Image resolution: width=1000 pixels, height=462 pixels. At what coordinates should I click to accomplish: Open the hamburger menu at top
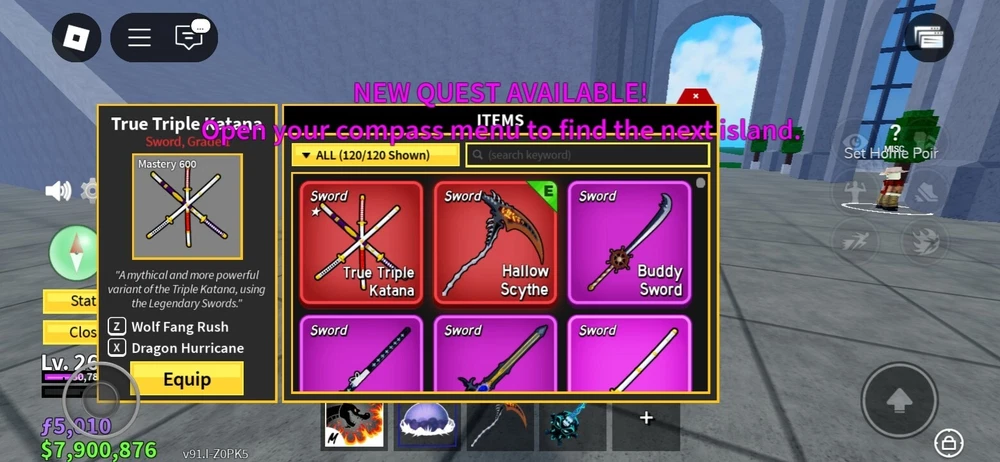coord(139,37)
